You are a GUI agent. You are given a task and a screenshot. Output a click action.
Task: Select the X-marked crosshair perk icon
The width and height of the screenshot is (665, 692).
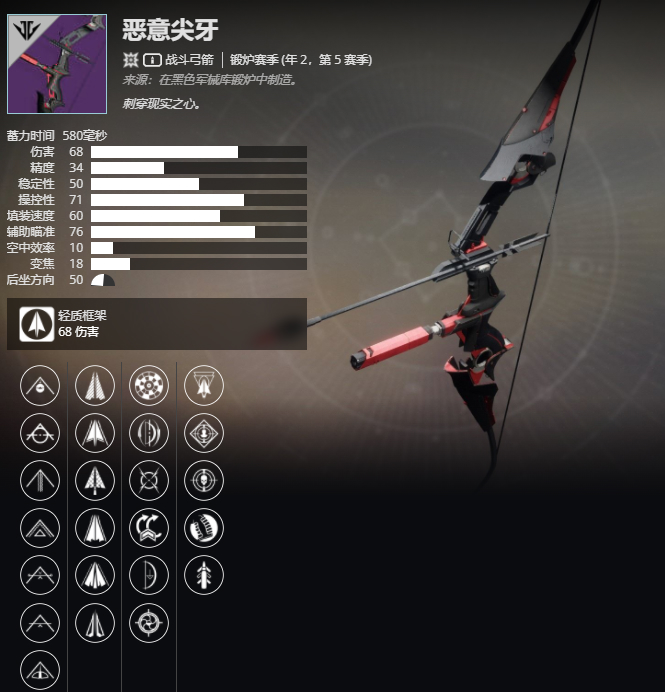point(149,481)
